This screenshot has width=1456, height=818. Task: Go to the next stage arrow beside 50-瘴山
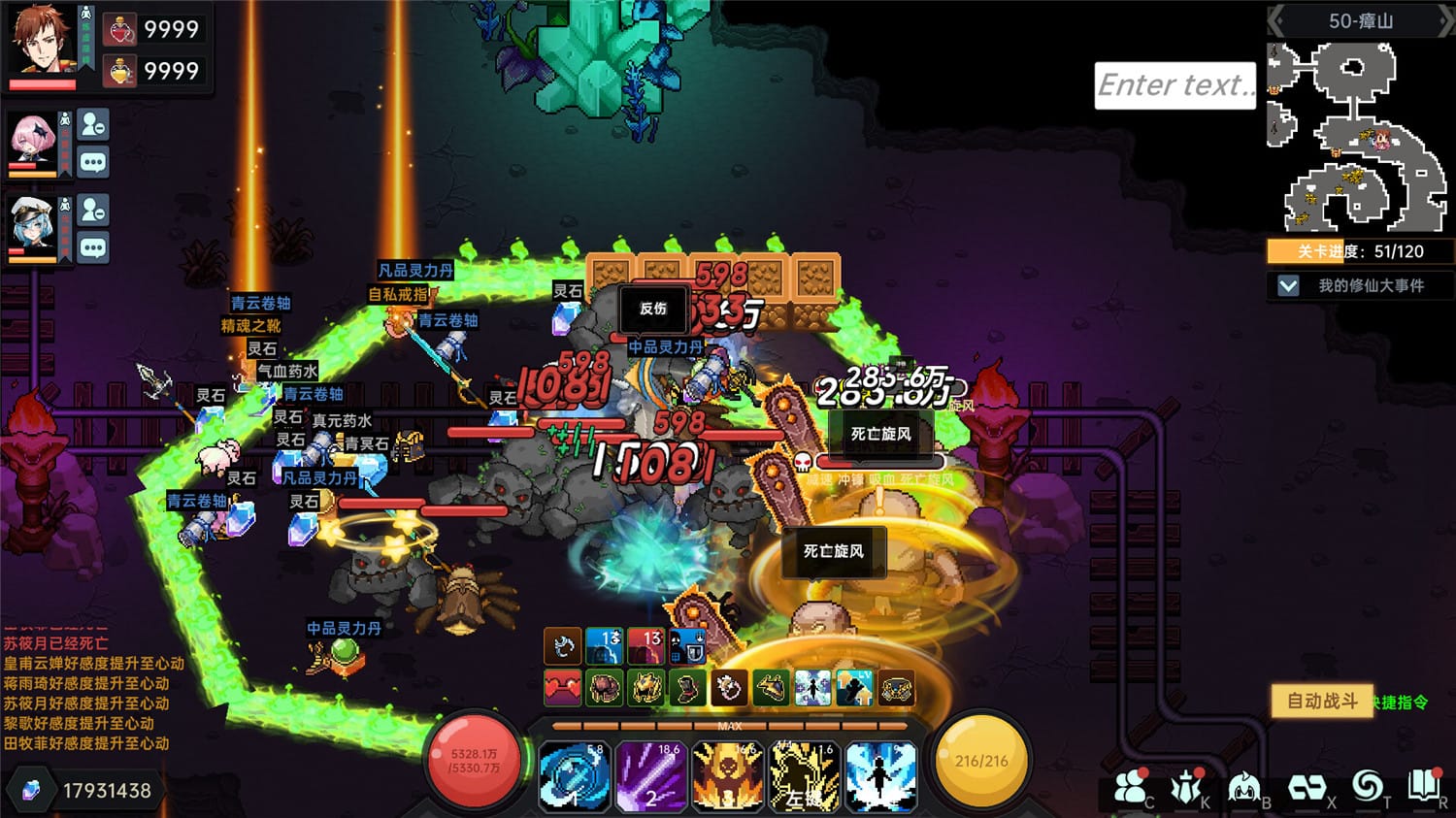1445,21
